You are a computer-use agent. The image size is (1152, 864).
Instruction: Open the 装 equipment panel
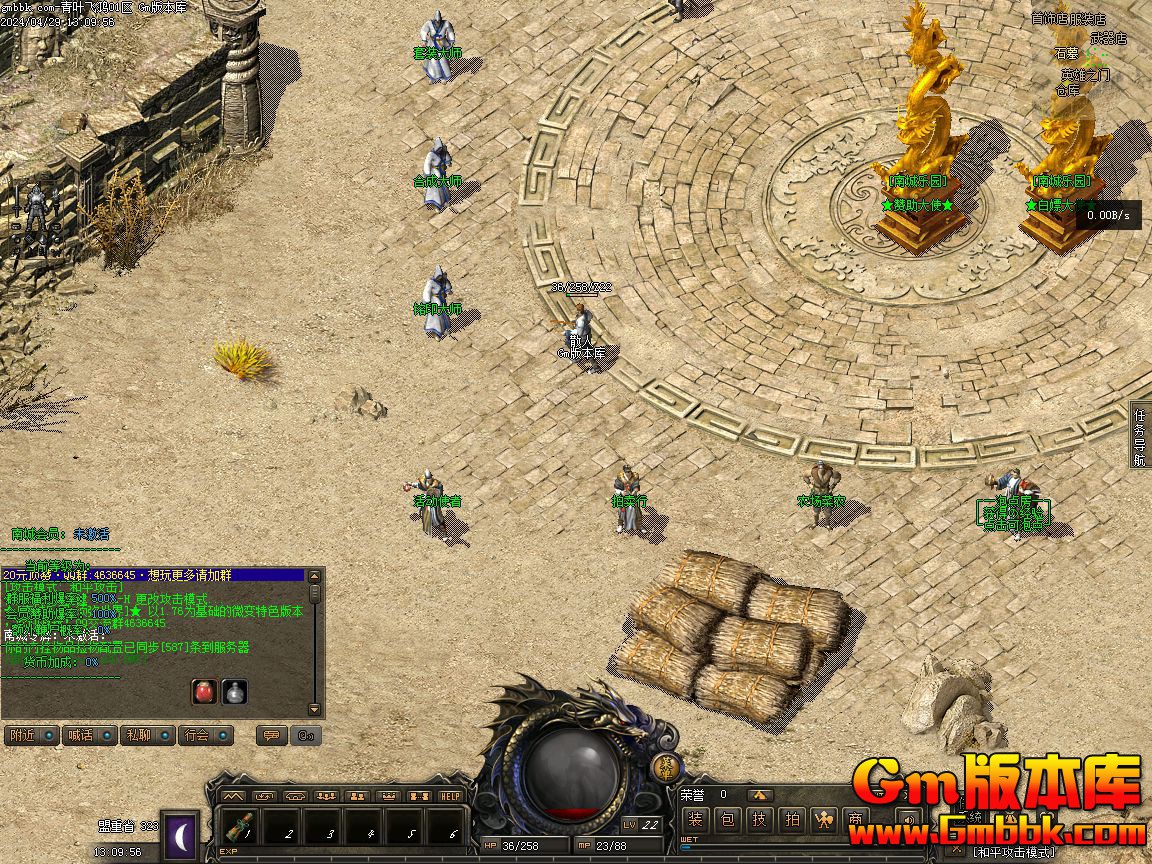[x=696, y=820]
